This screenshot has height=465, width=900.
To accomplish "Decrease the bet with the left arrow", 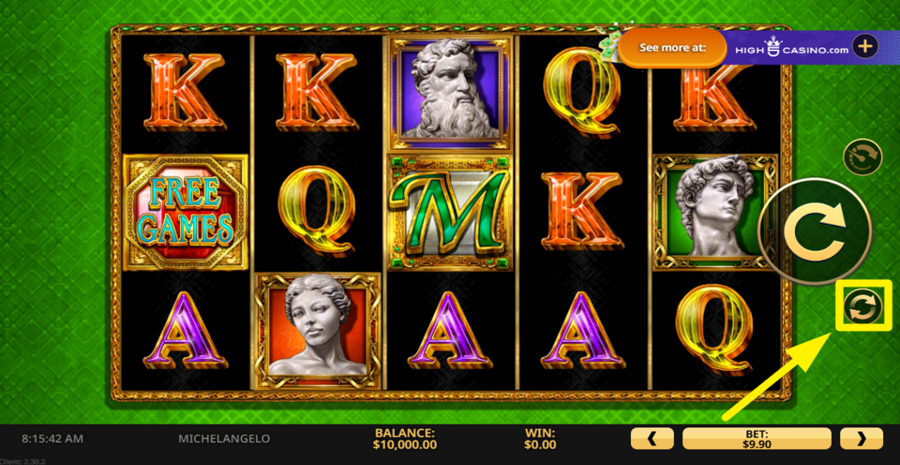I will point(653,438).
